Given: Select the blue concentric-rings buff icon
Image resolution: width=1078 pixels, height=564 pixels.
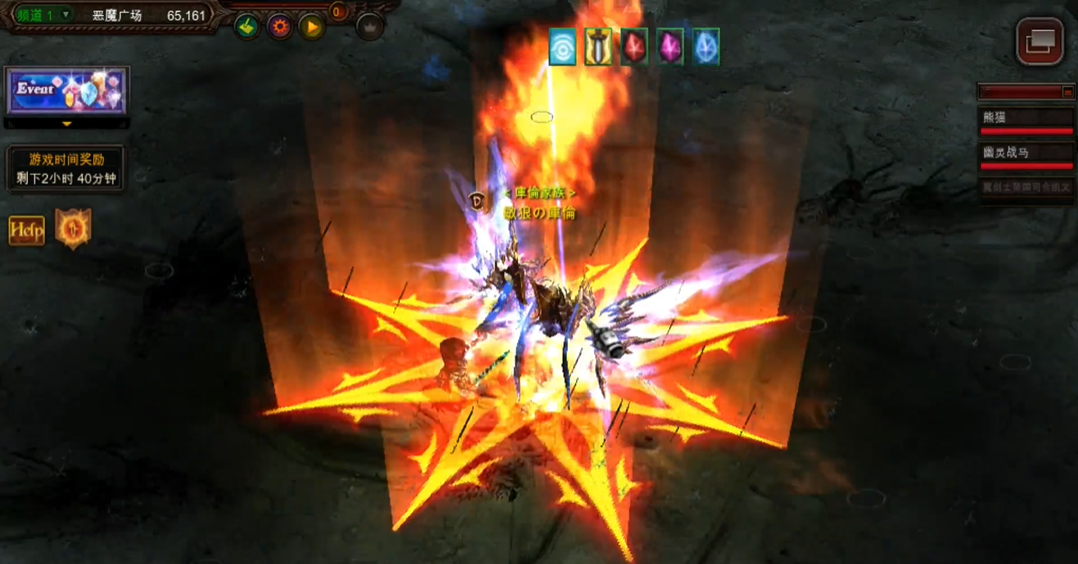Looking at the screenshot, I should [563, 47].
